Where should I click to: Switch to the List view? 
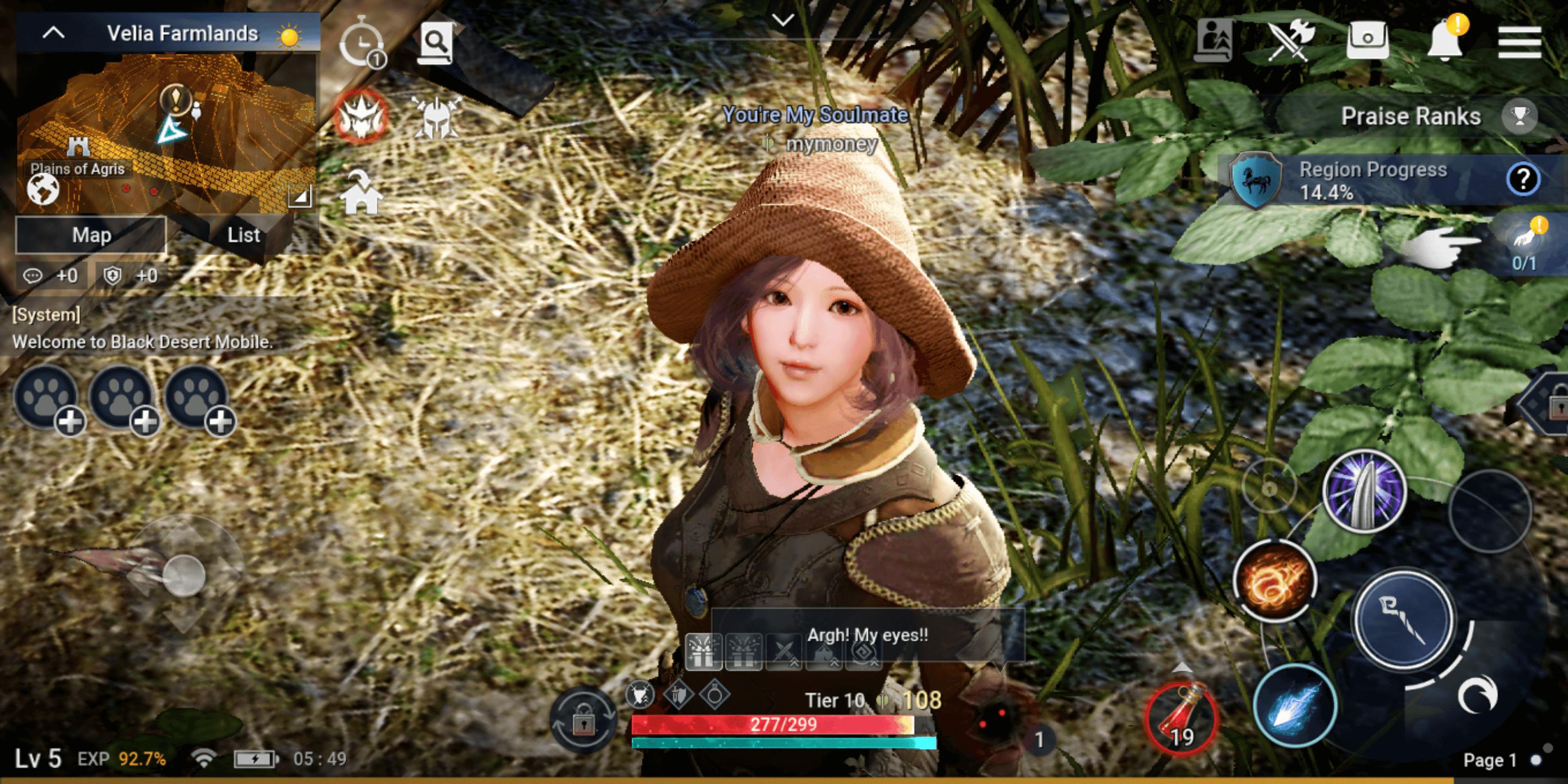coord(243,235)
